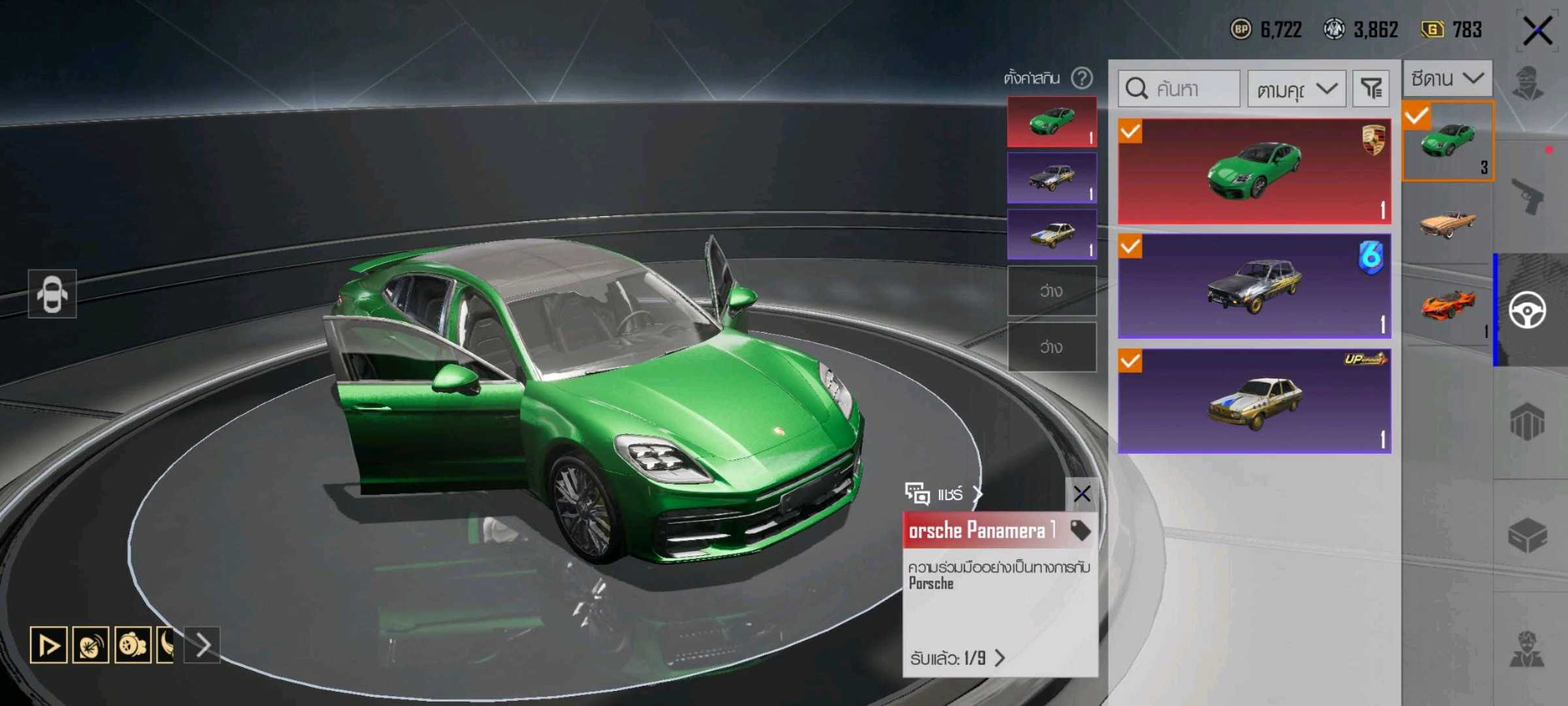Expand the sedan vehicle type dropdown
Image resolution: width=1568 pixels, height=706 pixels.
(1447, 78)
